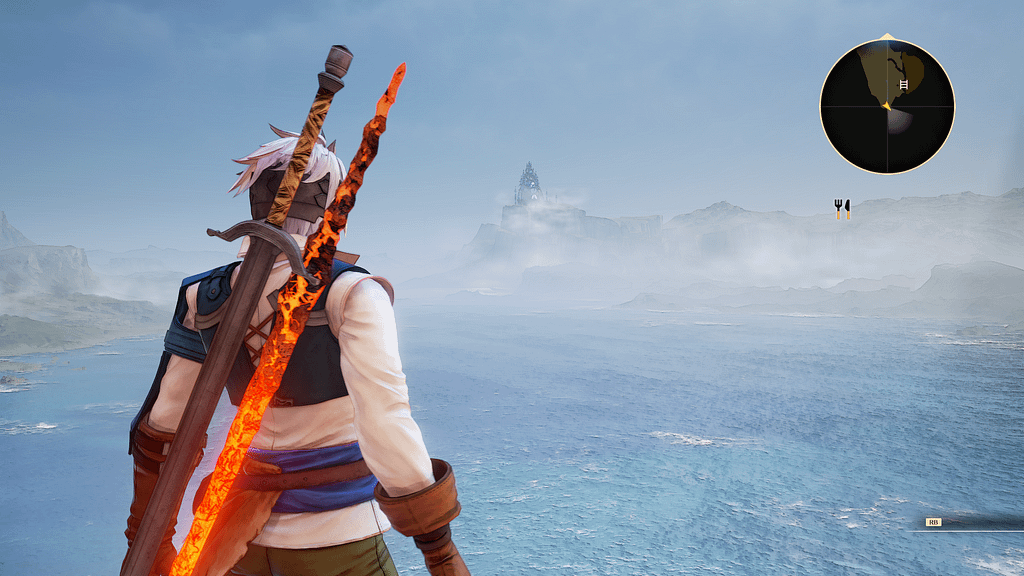Click the ladder marker on the minimap

[904, 85]
